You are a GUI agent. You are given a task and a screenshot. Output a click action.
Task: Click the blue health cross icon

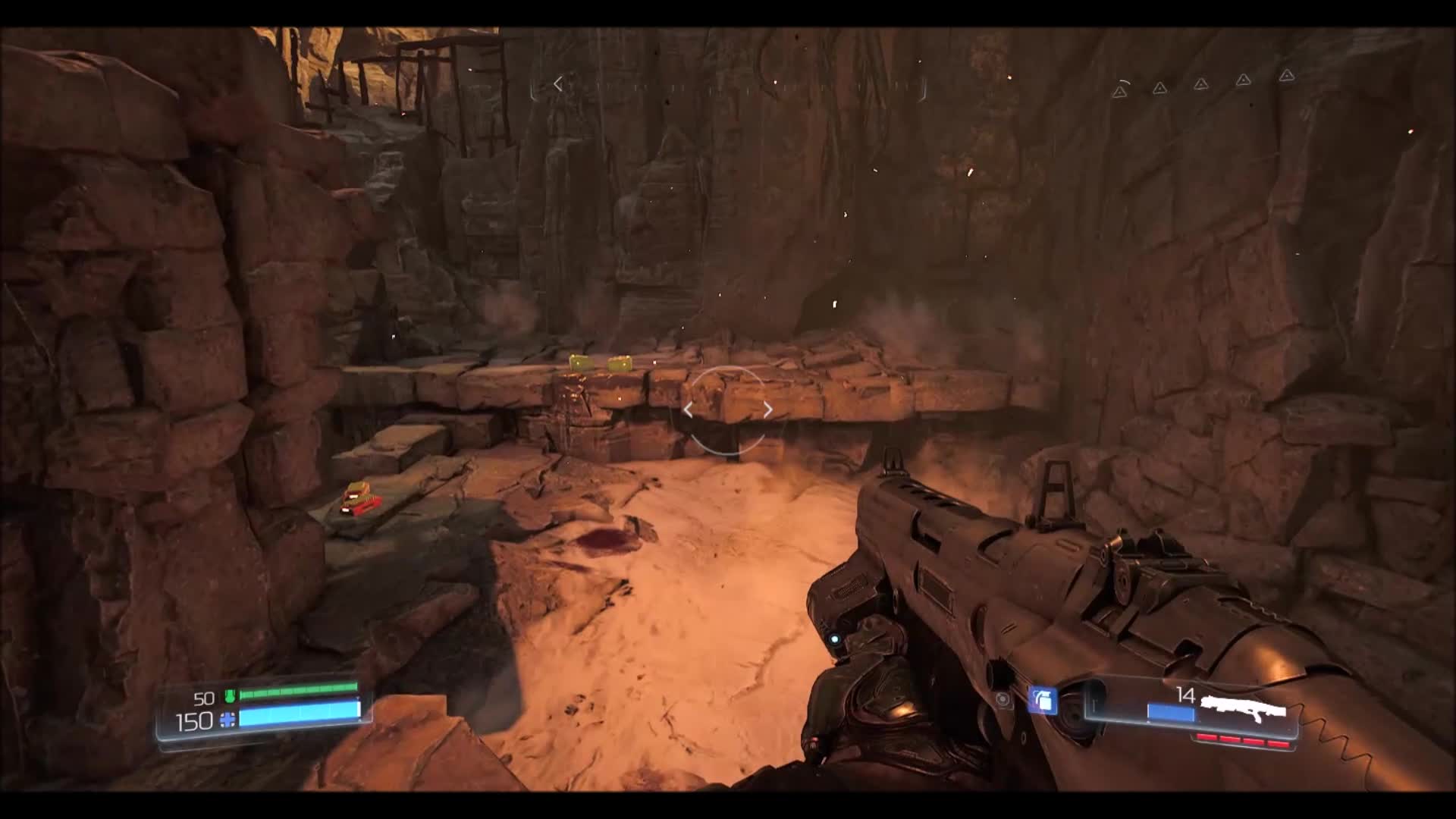[x=227, y=720]
